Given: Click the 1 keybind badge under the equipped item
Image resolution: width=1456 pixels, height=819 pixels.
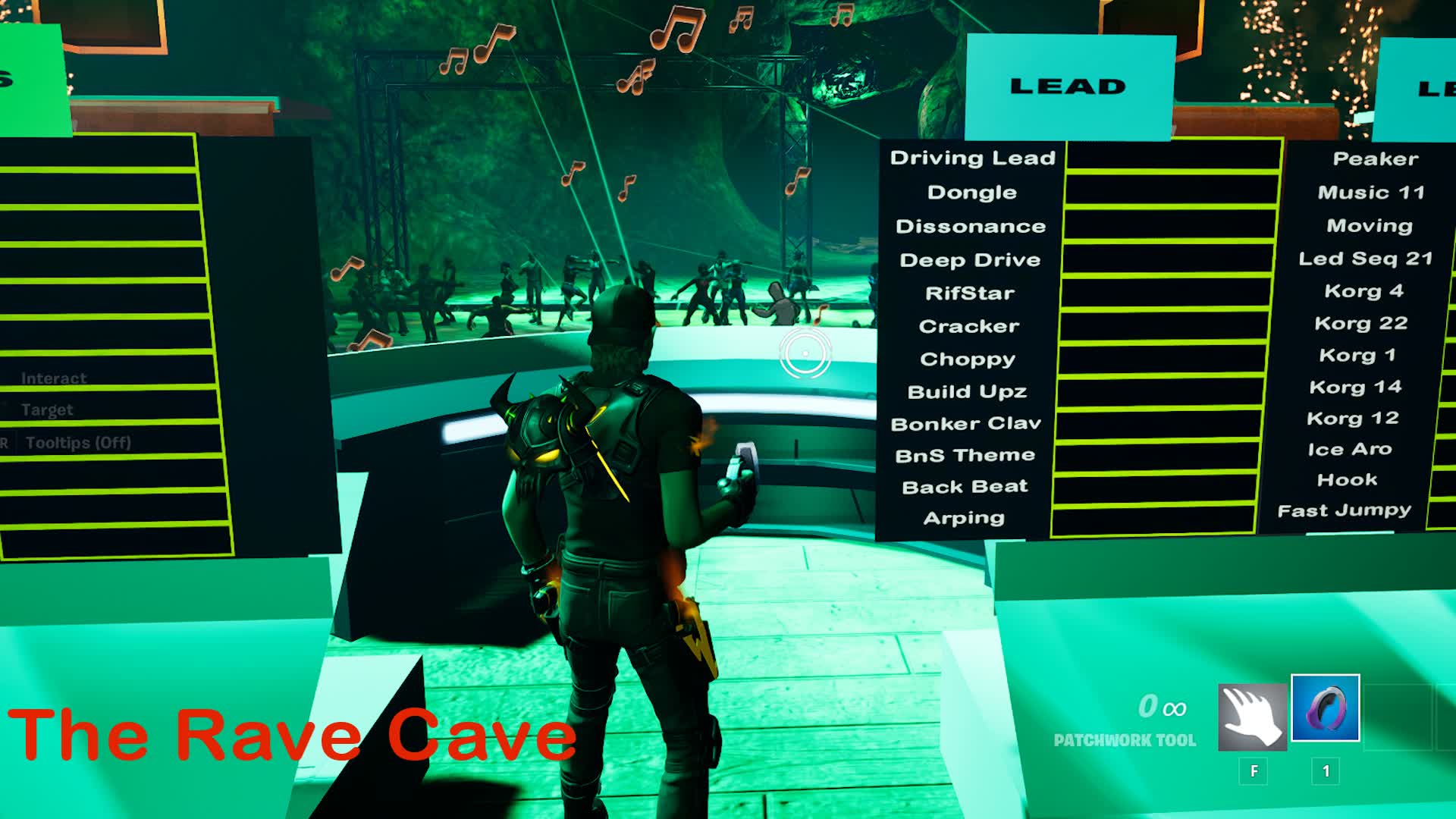Looking at the screenshot, I should 1325,772.
